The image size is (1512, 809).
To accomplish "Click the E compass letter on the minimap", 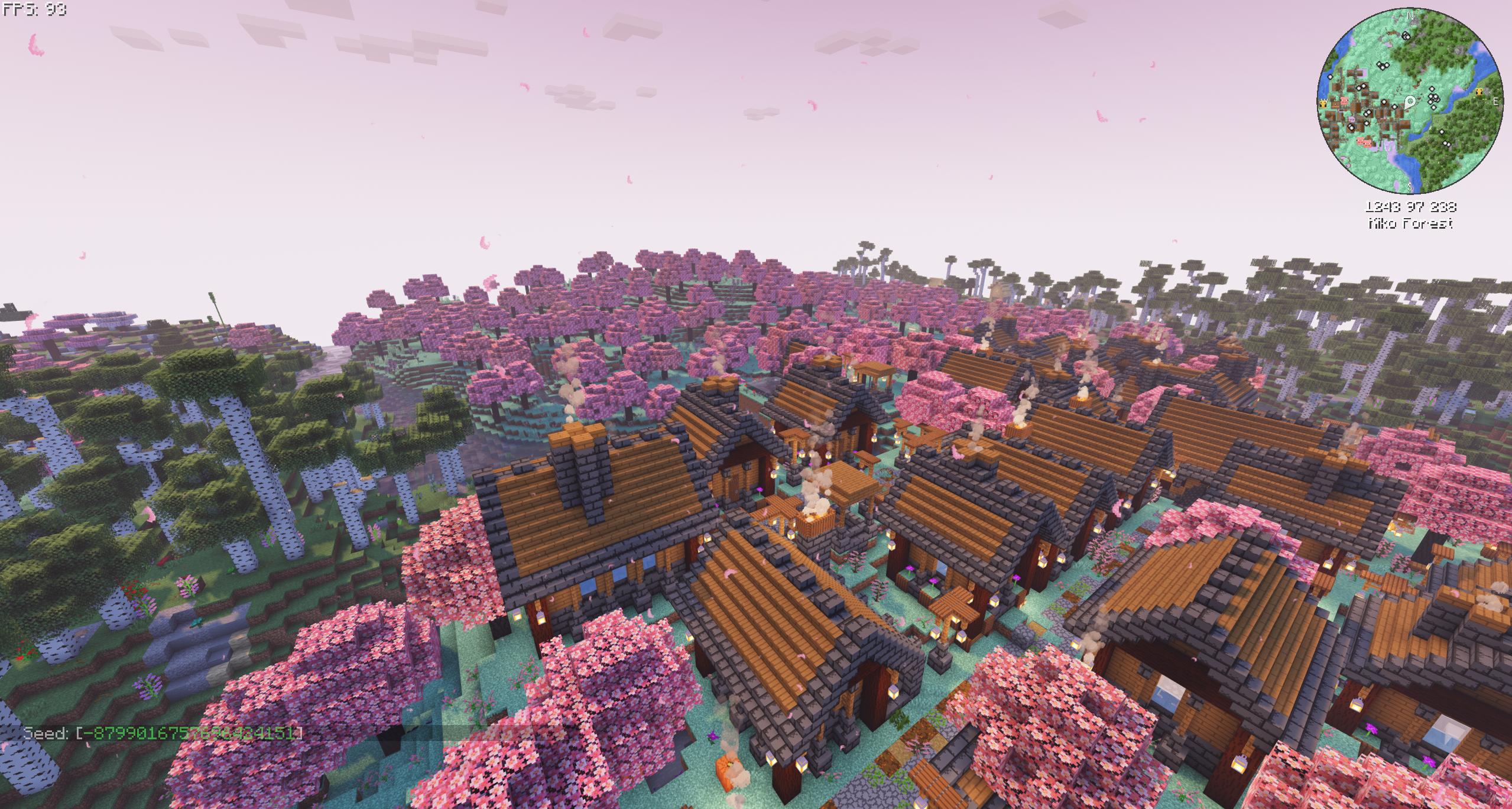I will coord(1495,100).
